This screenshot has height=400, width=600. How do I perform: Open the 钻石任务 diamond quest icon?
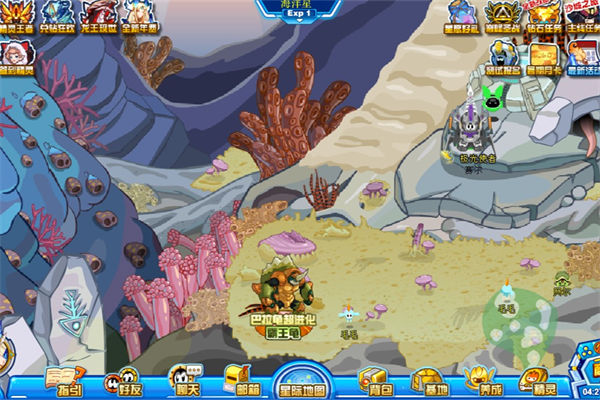tap(544, 15)
